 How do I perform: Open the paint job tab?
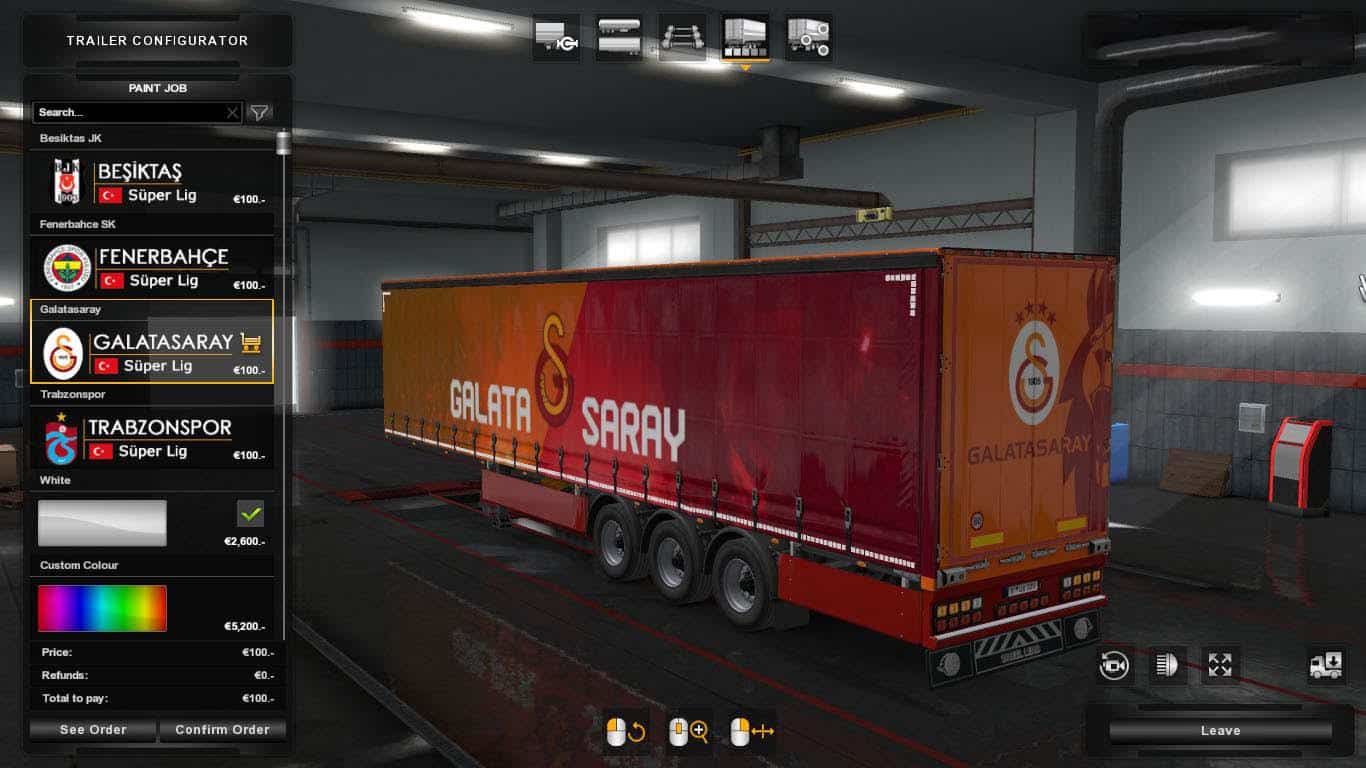[745, 38]
